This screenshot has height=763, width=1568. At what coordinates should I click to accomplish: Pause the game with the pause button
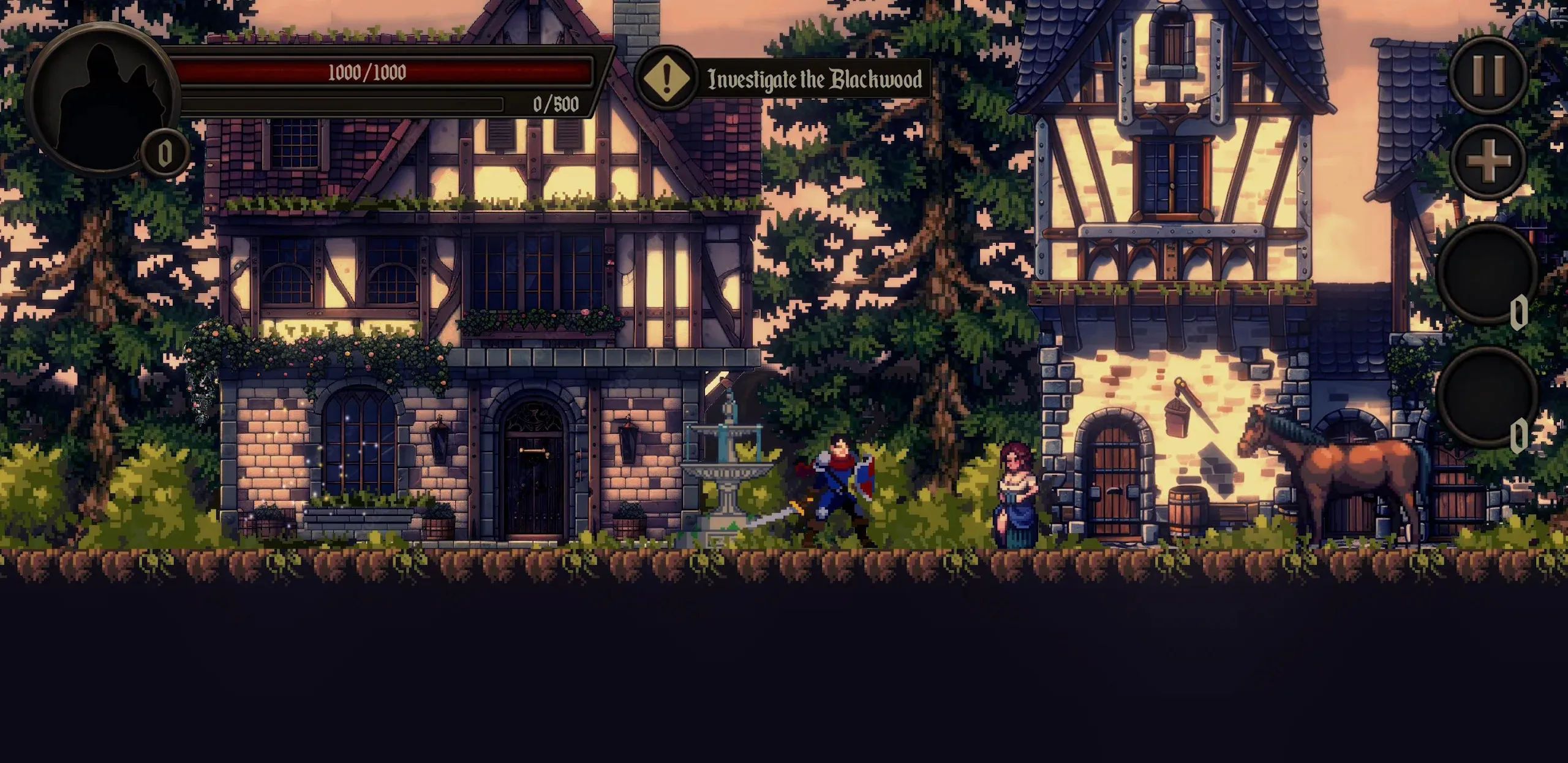[x=1488, y=73]
